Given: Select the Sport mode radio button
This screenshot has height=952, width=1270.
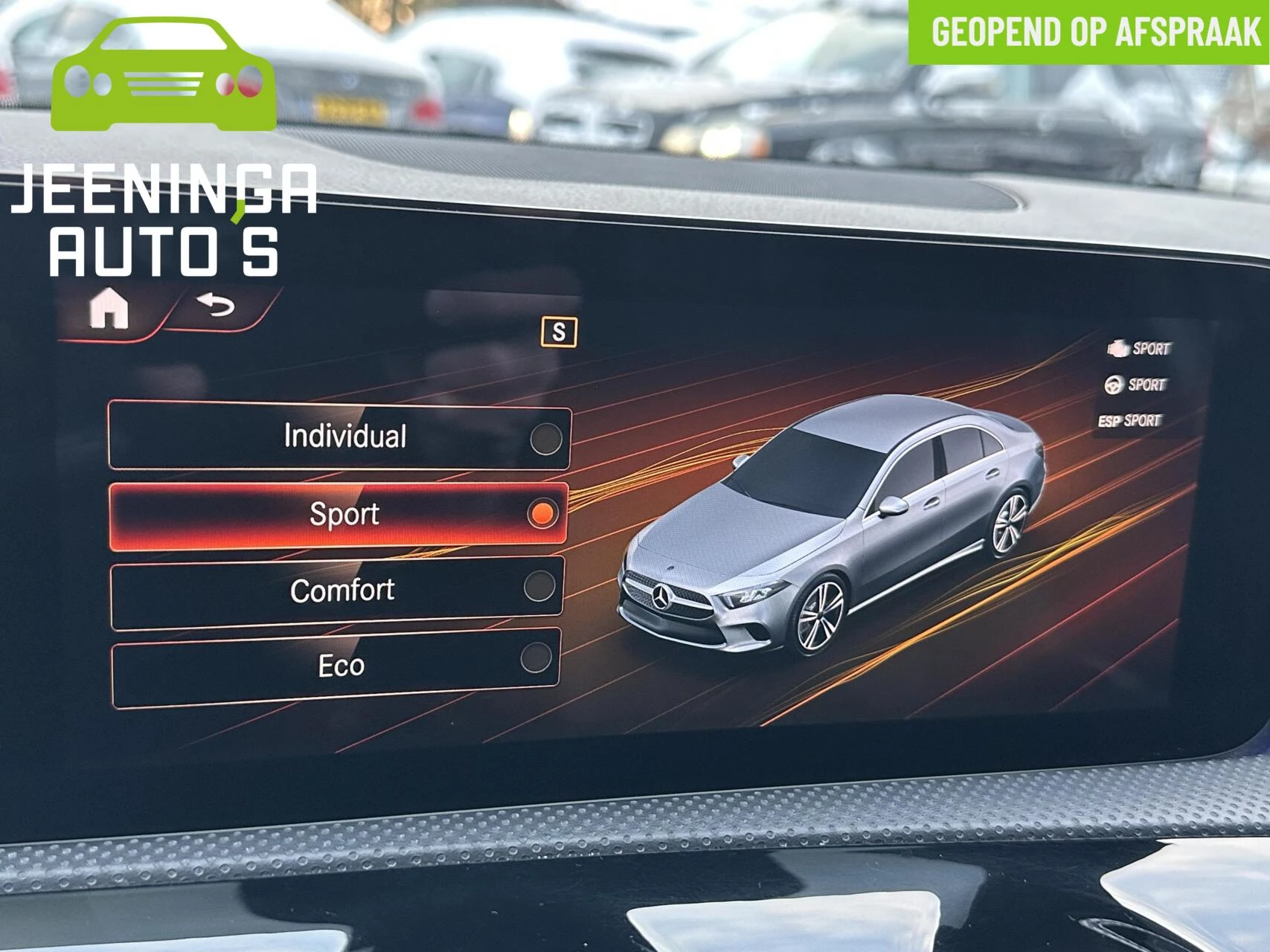Looking at the screenshot, I should (x=545, y=512).
